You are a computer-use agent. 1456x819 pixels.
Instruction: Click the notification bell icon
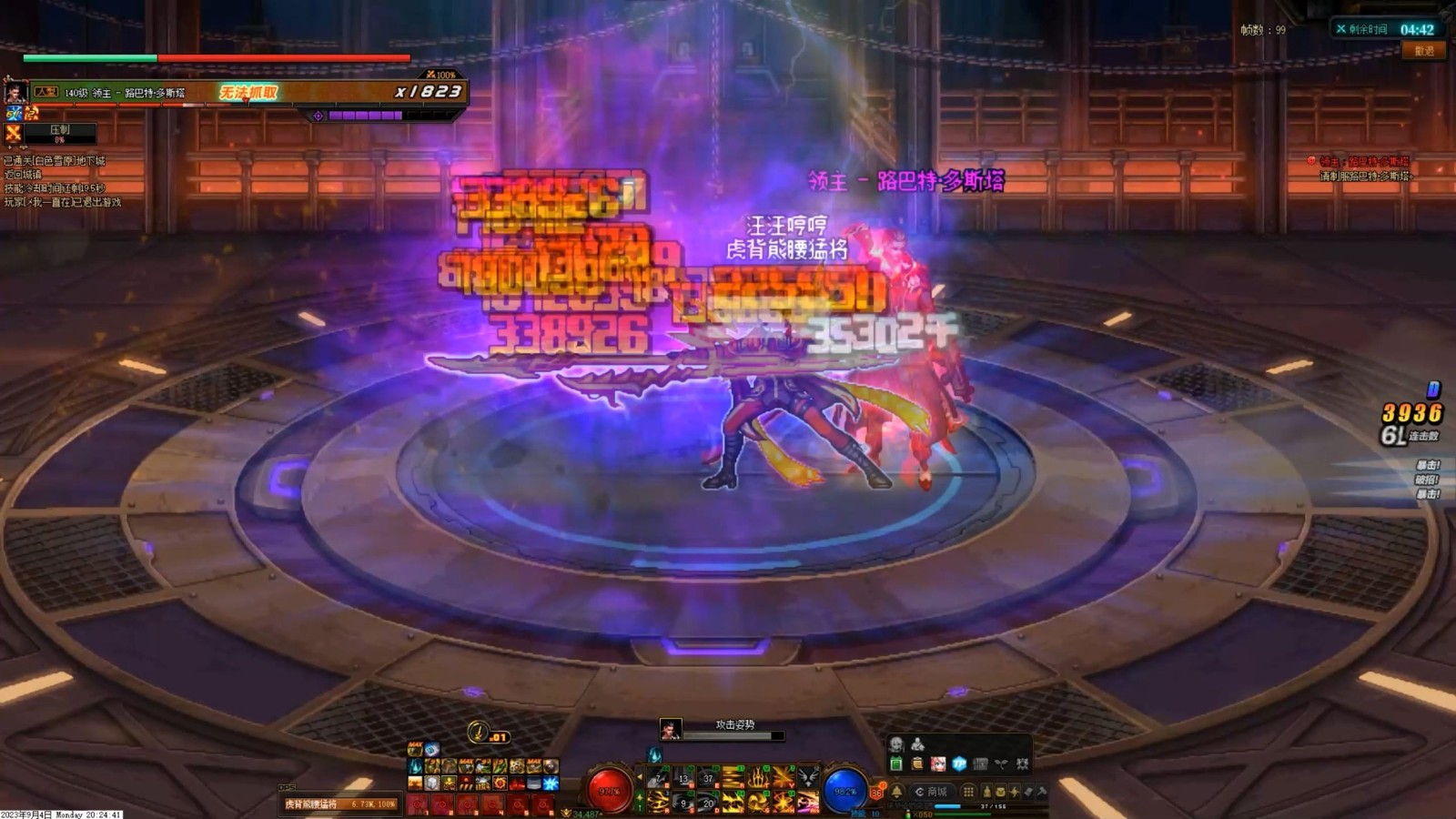pos(896,792)
